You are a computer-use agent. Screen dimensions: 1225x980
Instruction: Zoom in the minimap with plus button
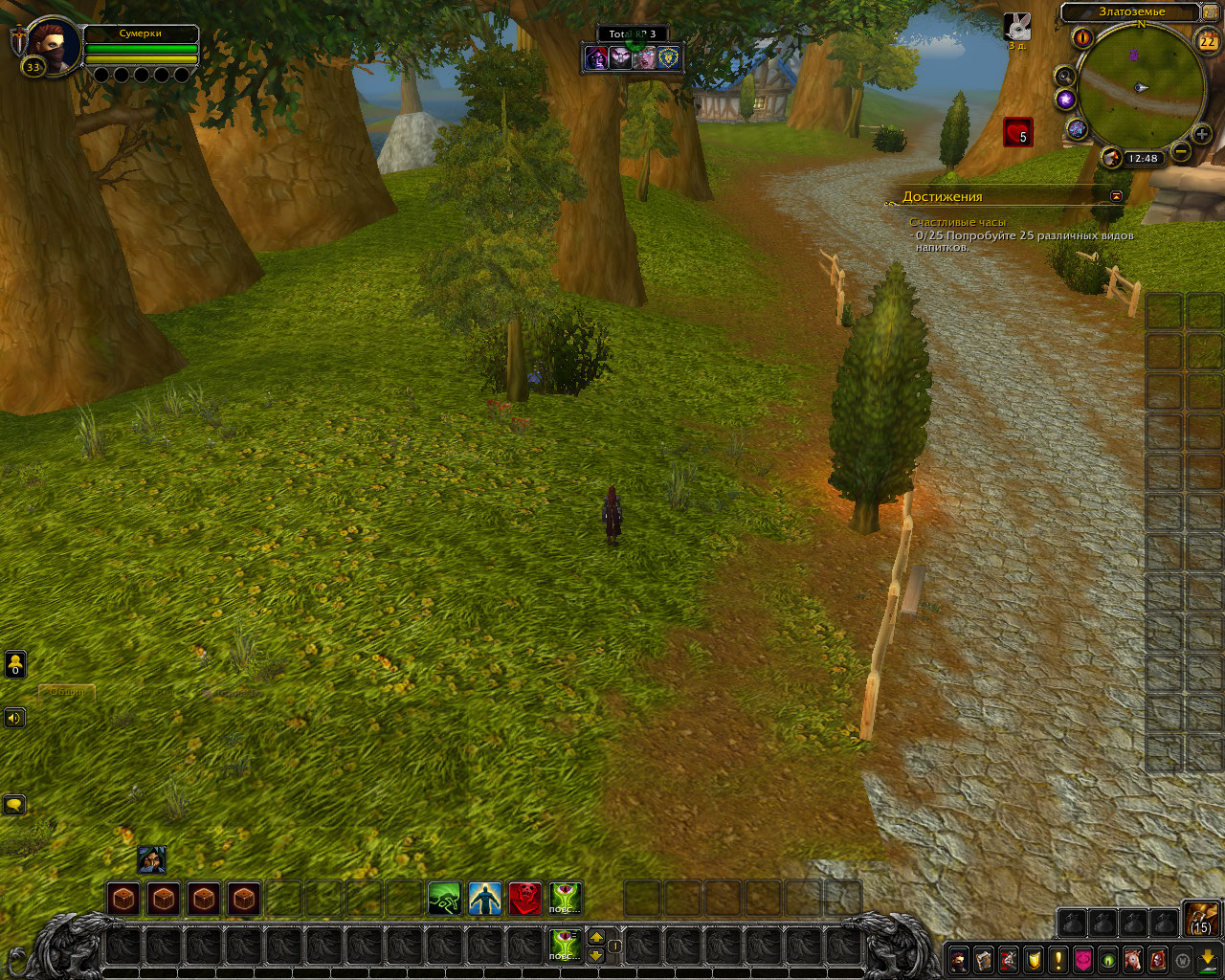[1202, 135]
